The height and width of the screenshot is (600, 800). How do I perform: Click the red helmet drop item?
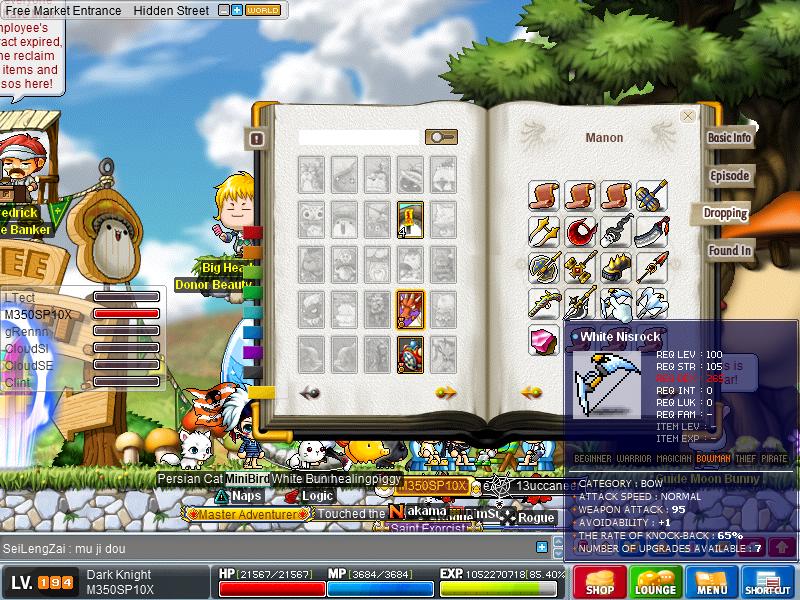(580, 232)
